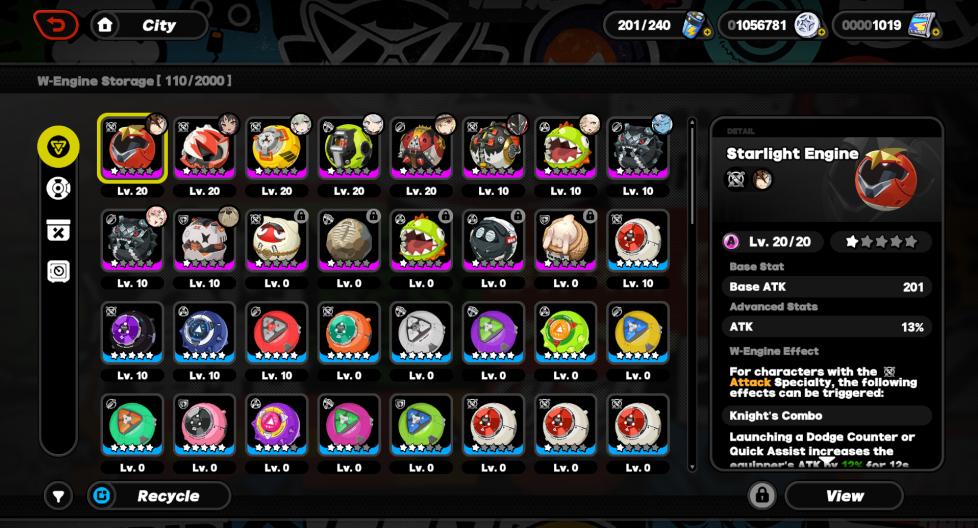The height and width of the screenshot is (528, 978).
Task: Open the Recycle function
Action: [158, 496]
